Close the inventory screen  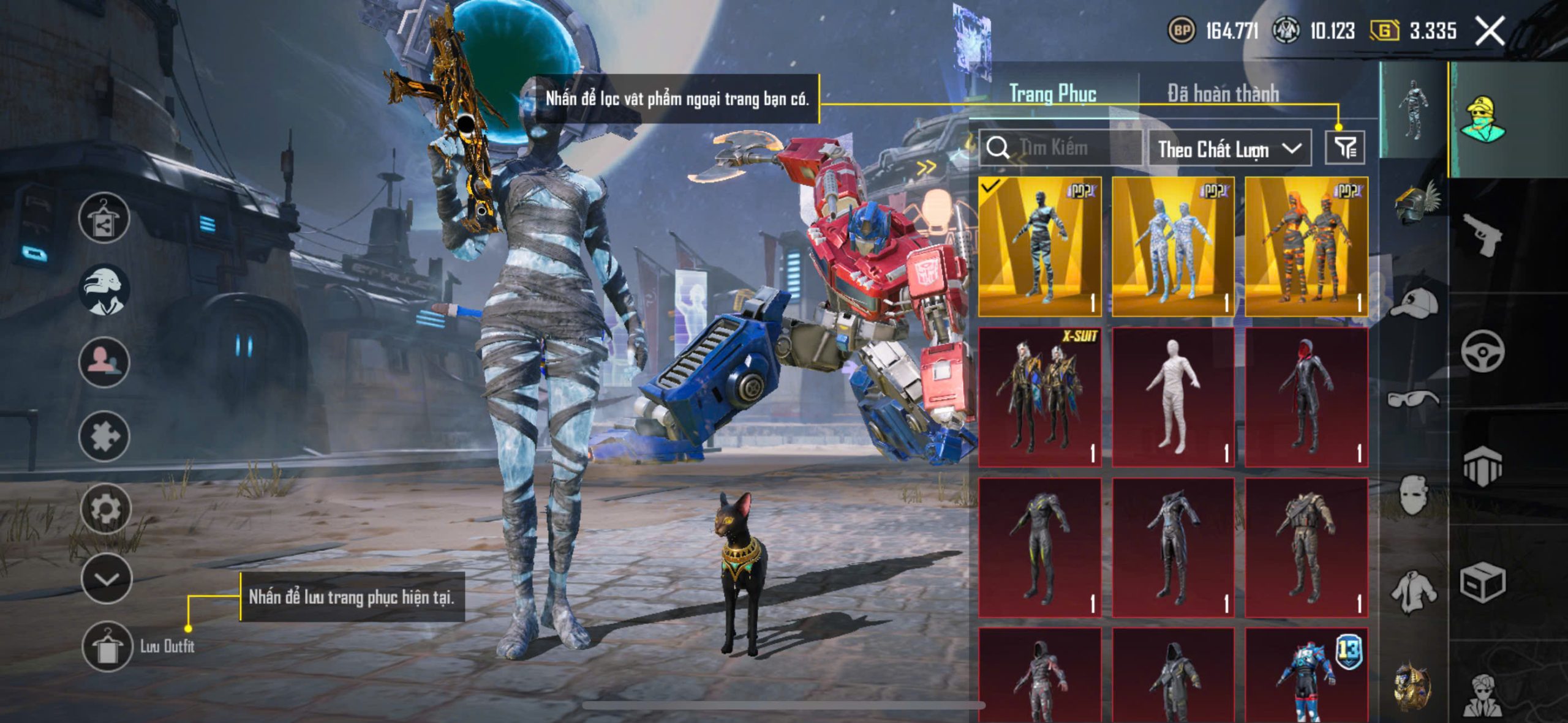pyautogui.click(x=1490, y=31)
